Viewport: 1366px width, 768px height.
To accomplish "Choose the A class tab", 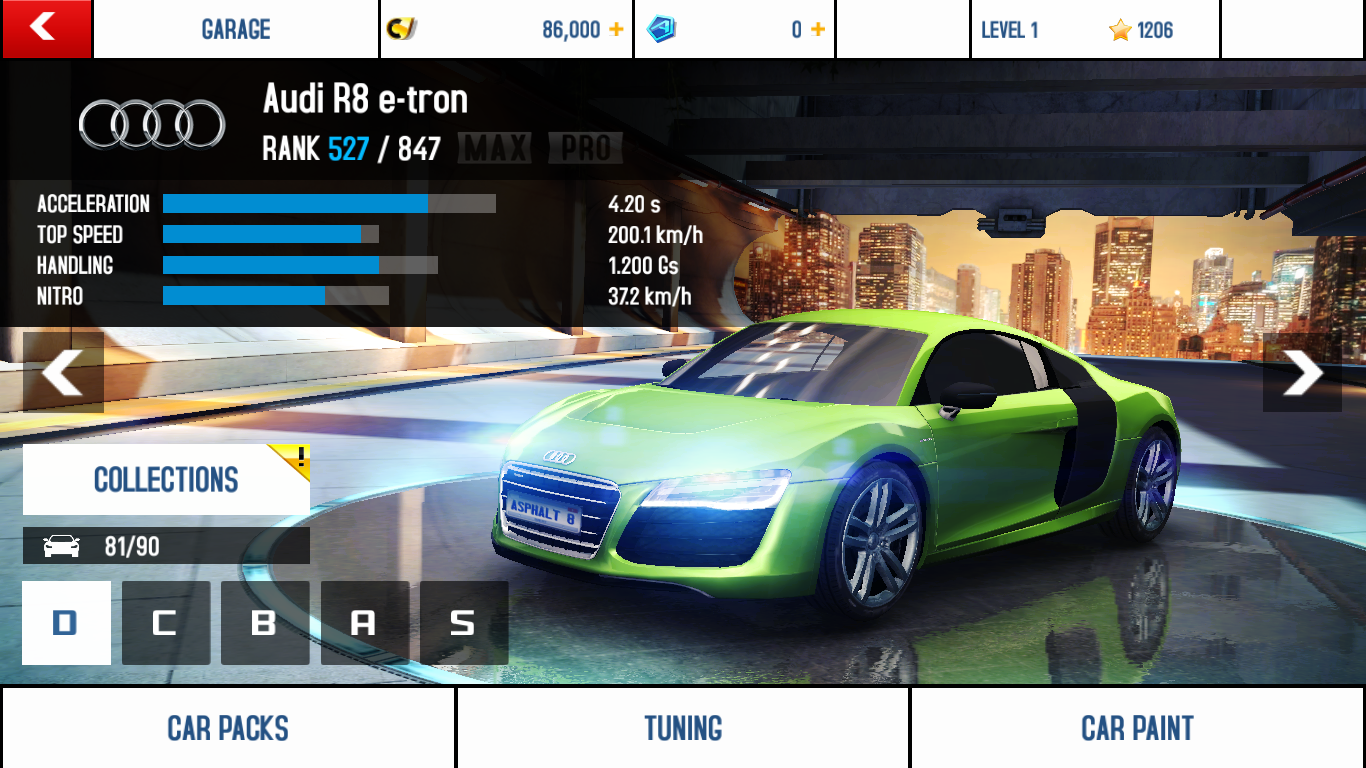I will [x=364, y=623].
